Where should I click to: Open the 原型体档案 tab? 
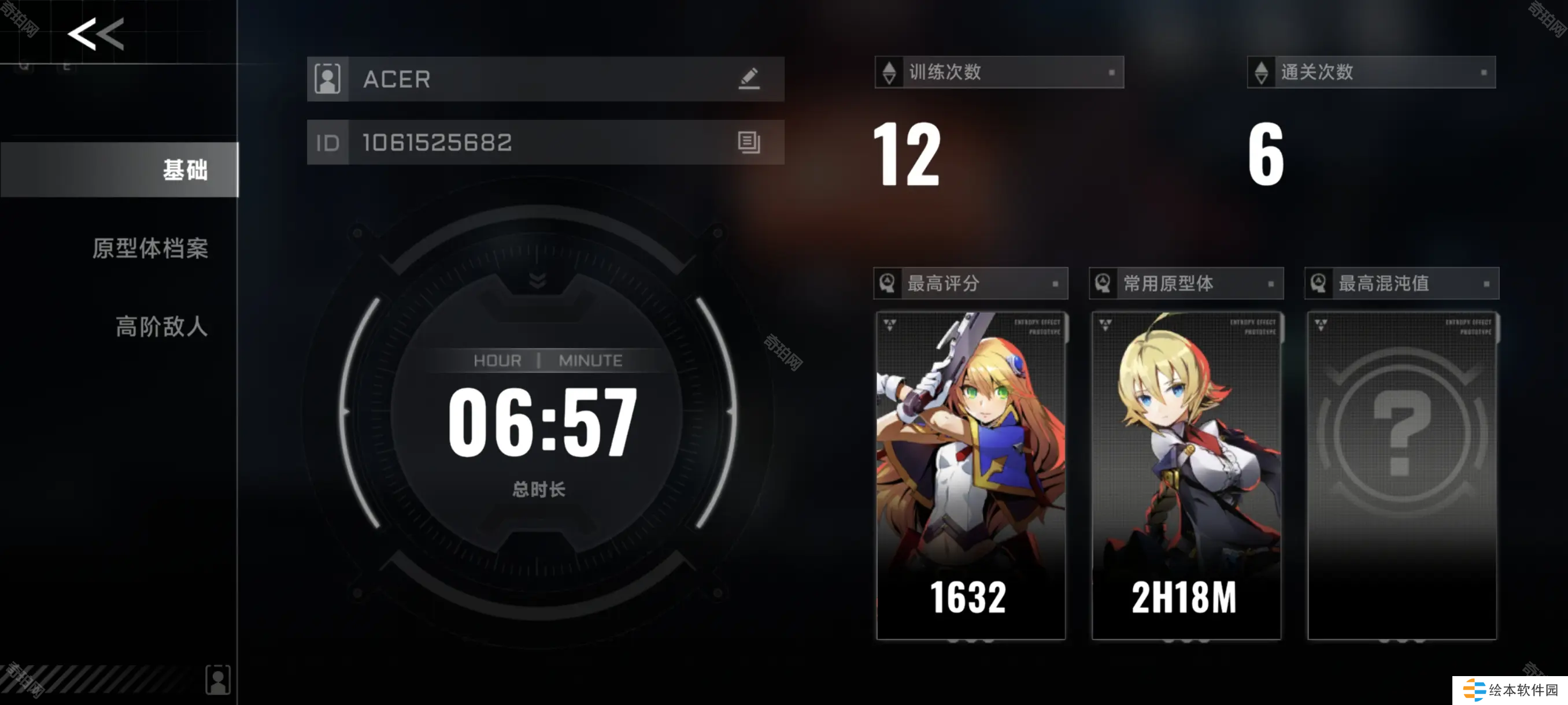point(150,248)
